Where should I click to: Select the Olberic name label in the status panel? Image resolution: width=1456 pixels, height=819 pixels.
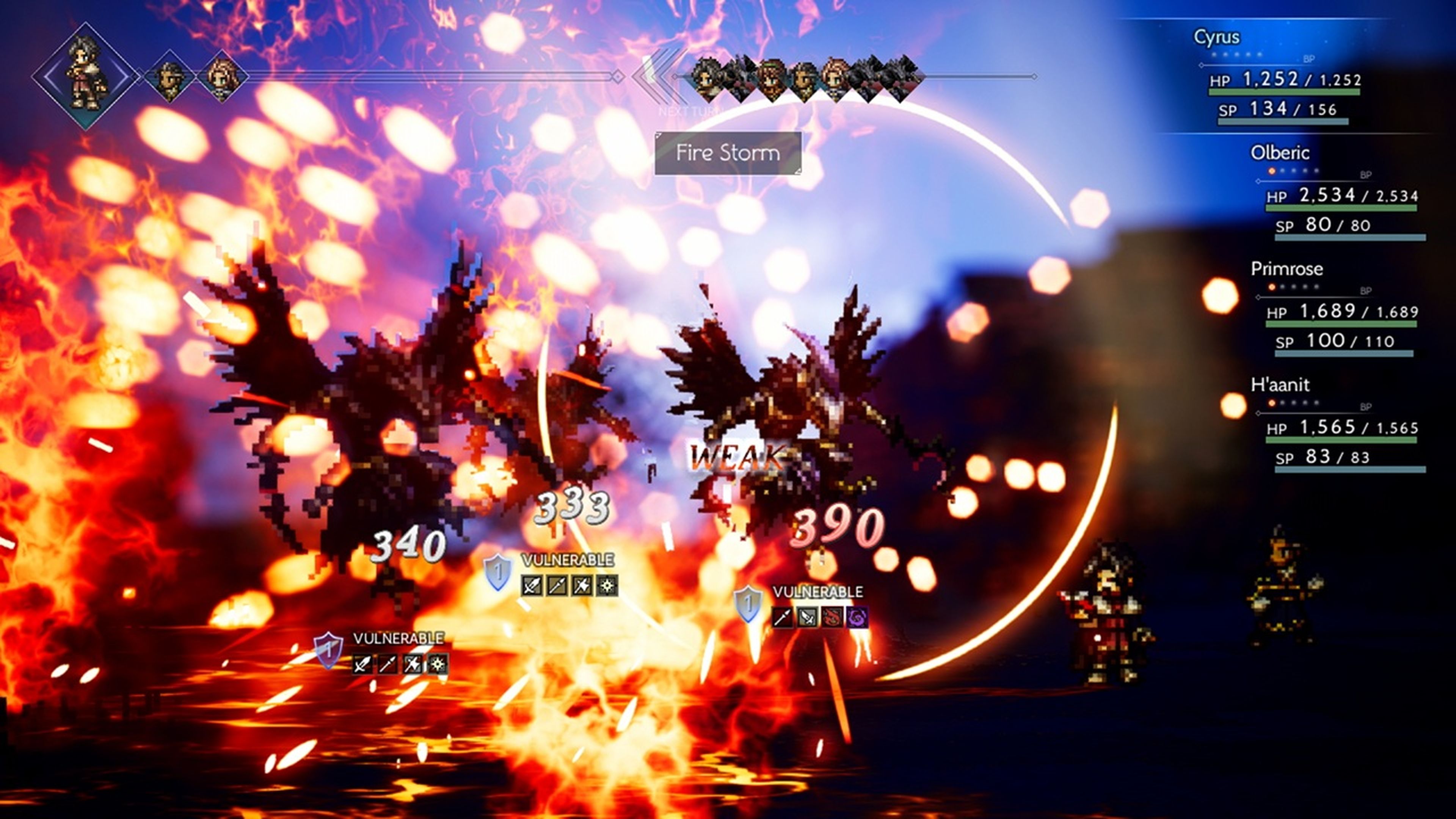pos(1282,152)
